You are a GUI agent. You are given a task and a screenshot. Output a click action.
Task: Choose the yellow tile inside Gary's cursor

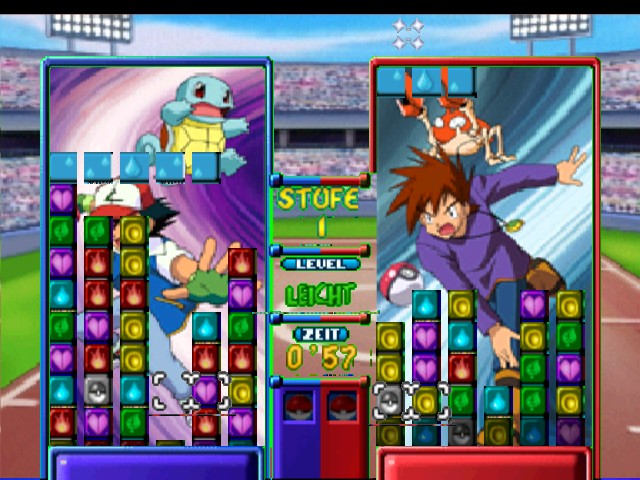(426, 400)
